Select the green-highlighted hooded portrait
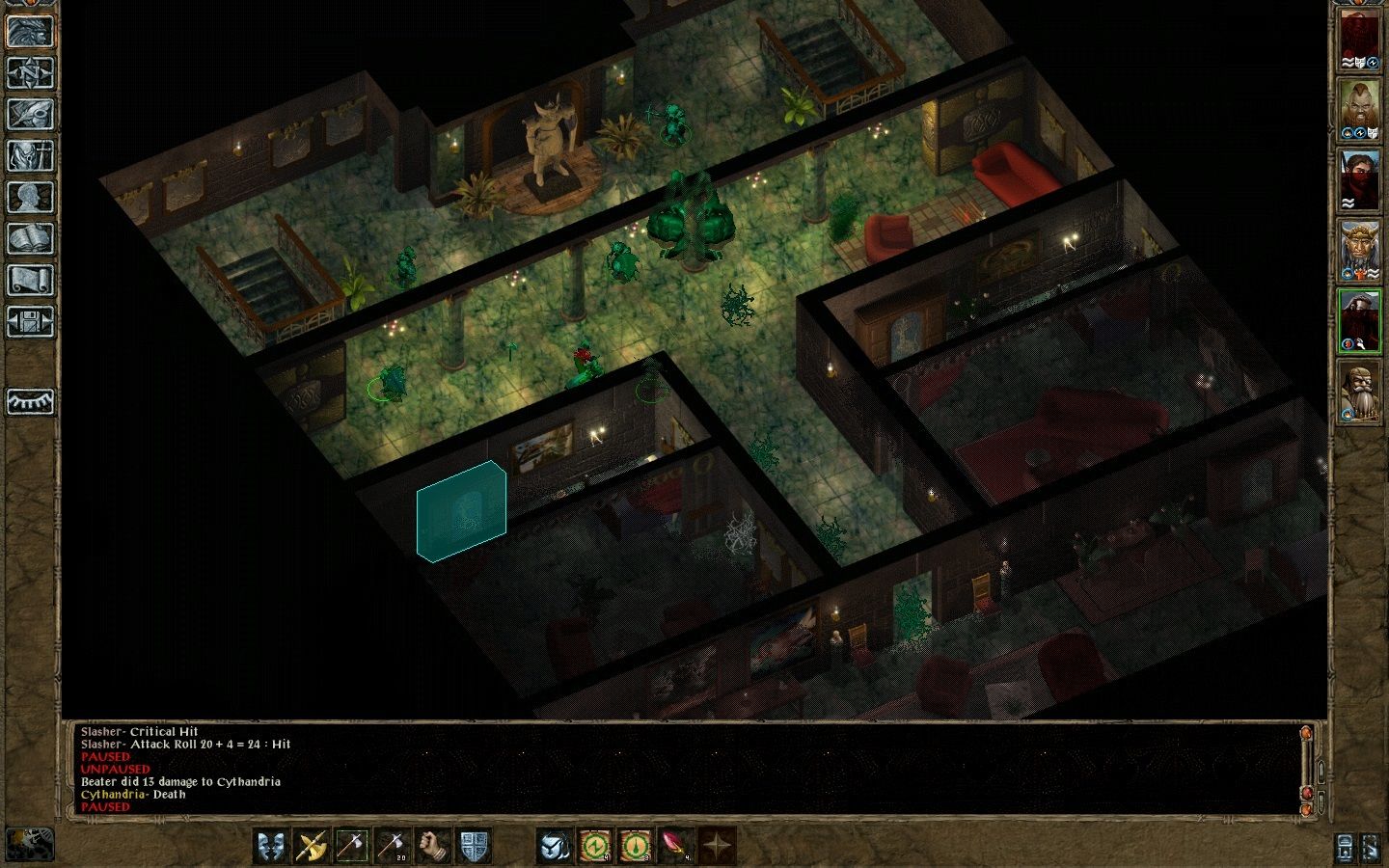1389x868 pixels. [1359, 322]
